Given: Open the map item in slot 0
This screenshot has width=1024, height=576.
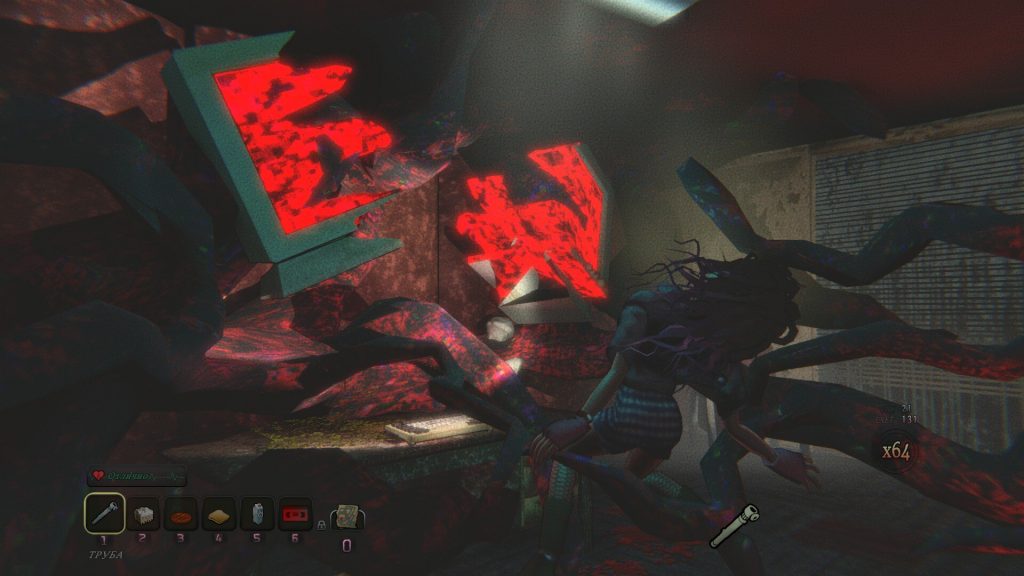Looking at the screenshot, I should click(x=347, y=516).
